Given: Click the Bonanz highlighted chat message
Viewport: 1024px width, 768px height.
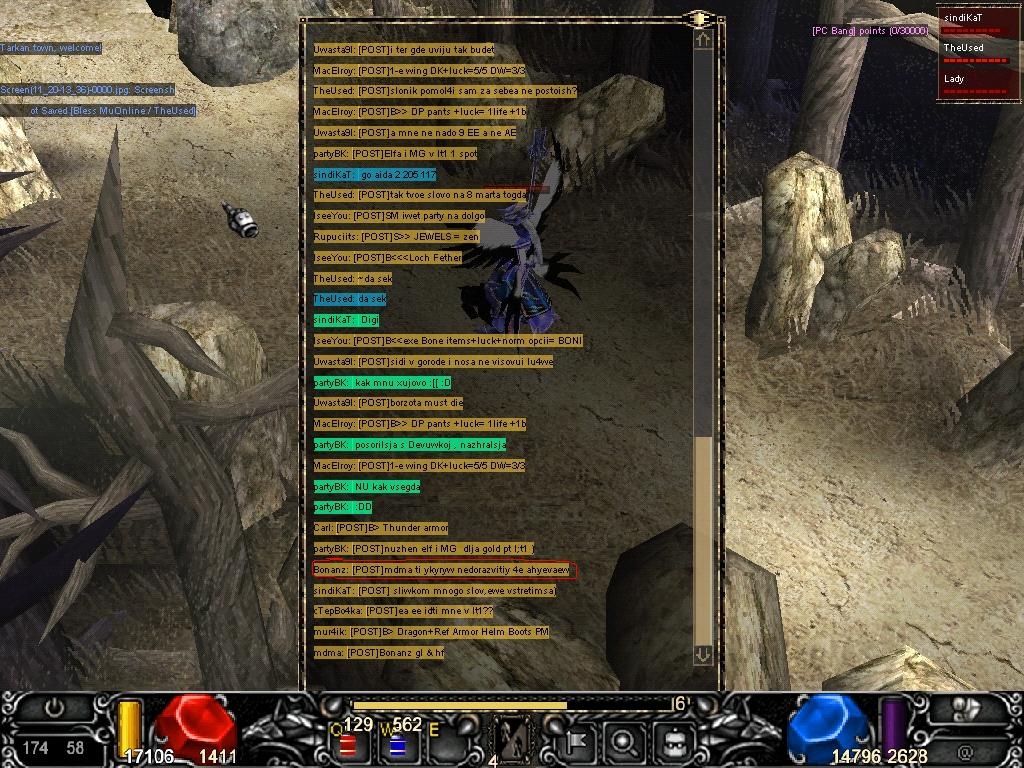Looking at the screenshot, I should [443, 570].
